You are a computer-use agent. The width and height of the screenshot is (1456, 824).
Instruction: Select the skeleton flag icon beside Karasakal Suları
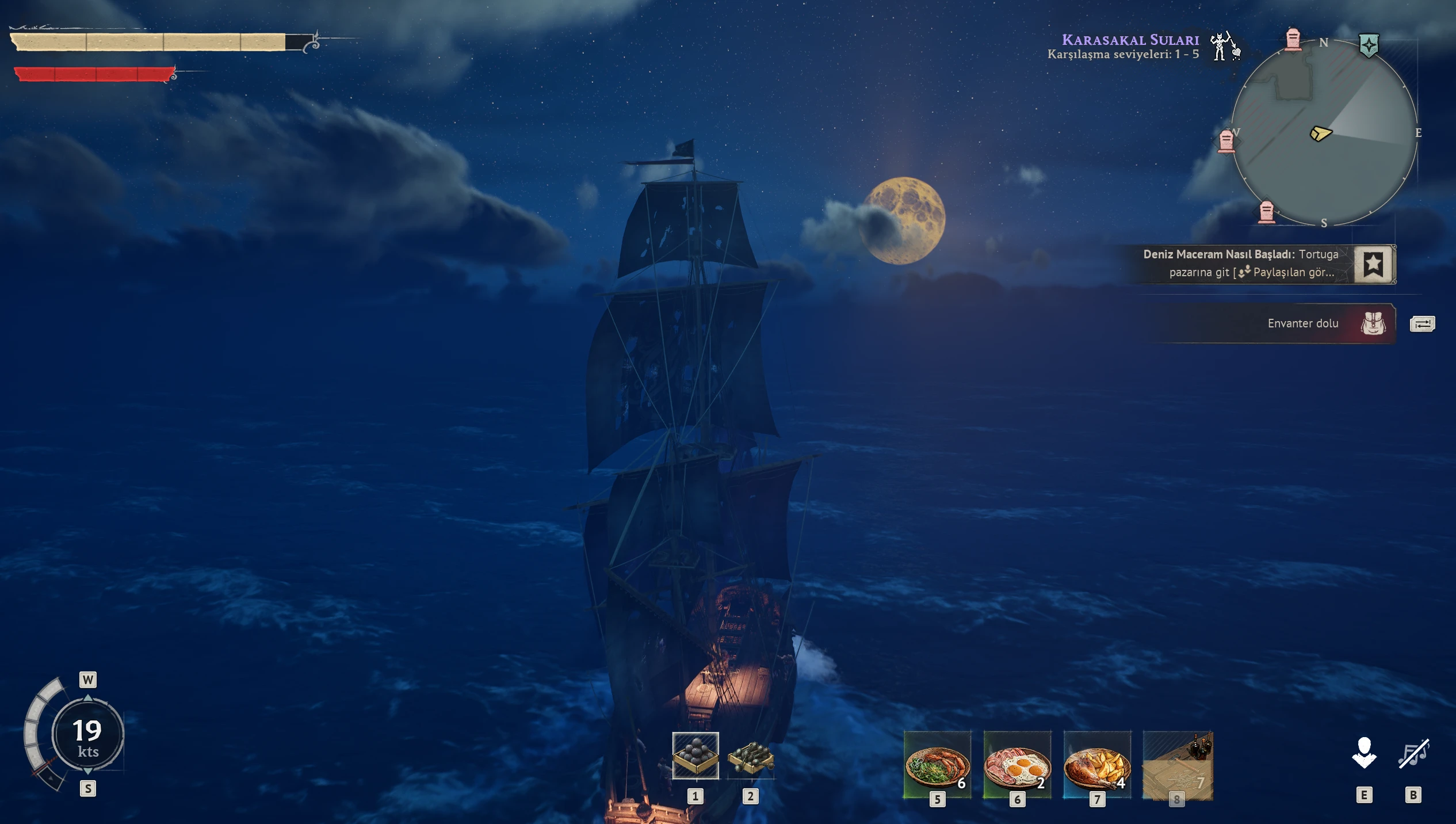(1224, 46)
